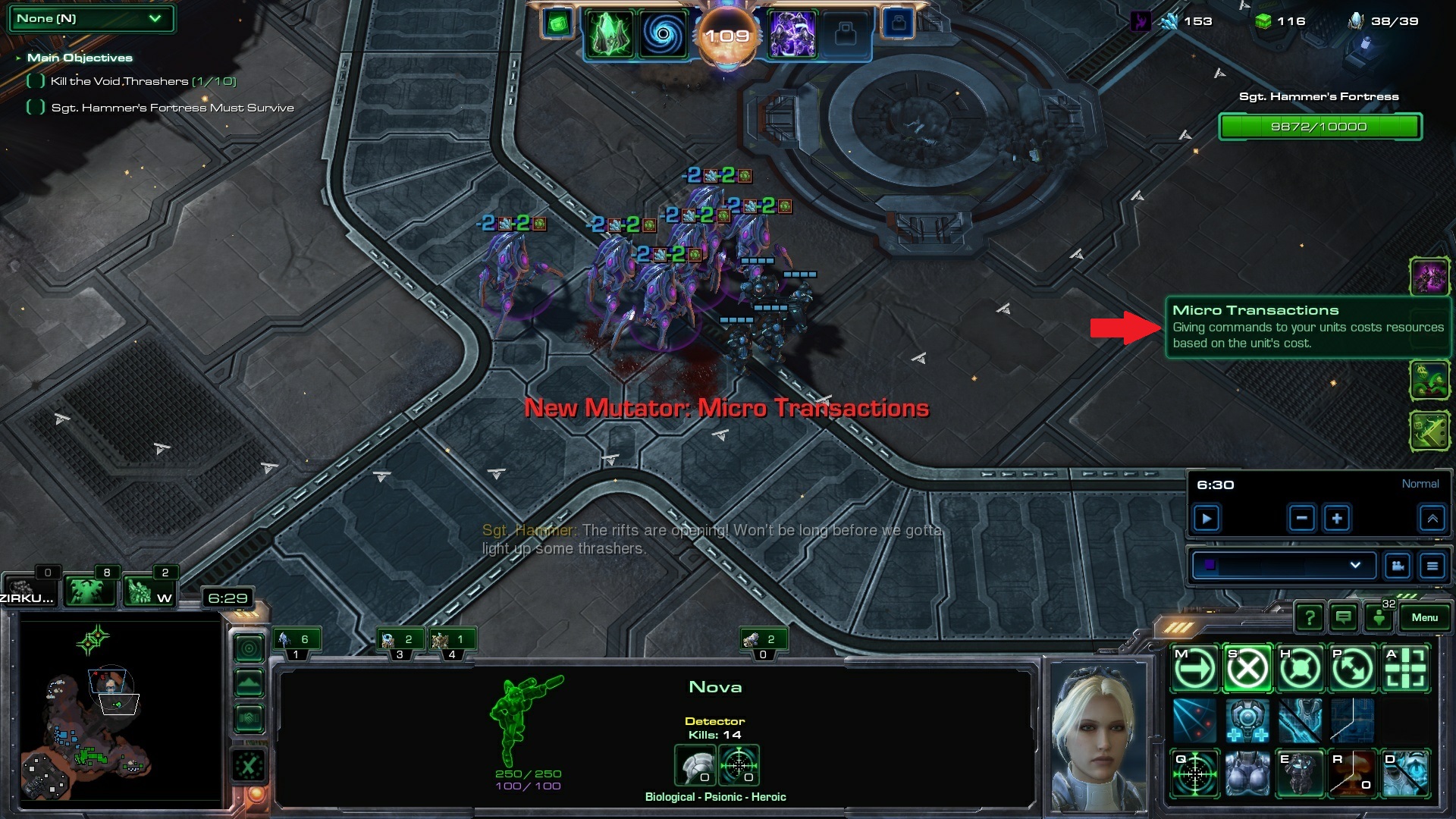Screen dimensions: 1456x819
Task: Click Sgt. Hammer's Fortress health bar
Action: tap(1319, 127)
